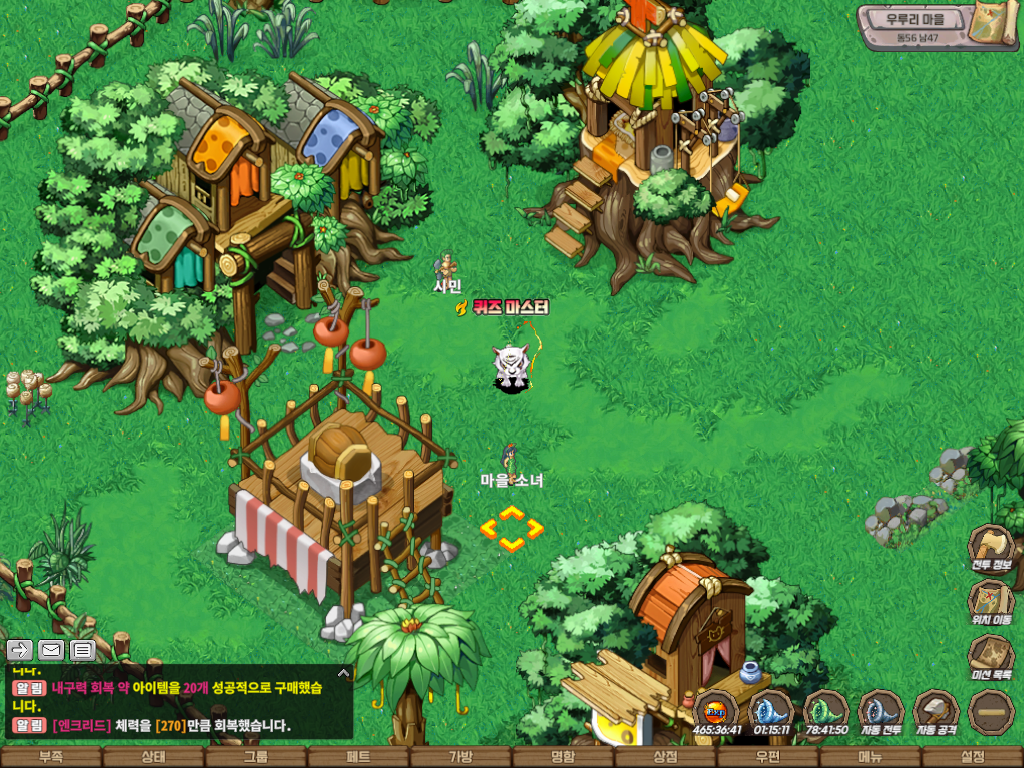The image size is (1024, 768).
Task: Open the 미션 목록 mission list
Action: (991, 656)
